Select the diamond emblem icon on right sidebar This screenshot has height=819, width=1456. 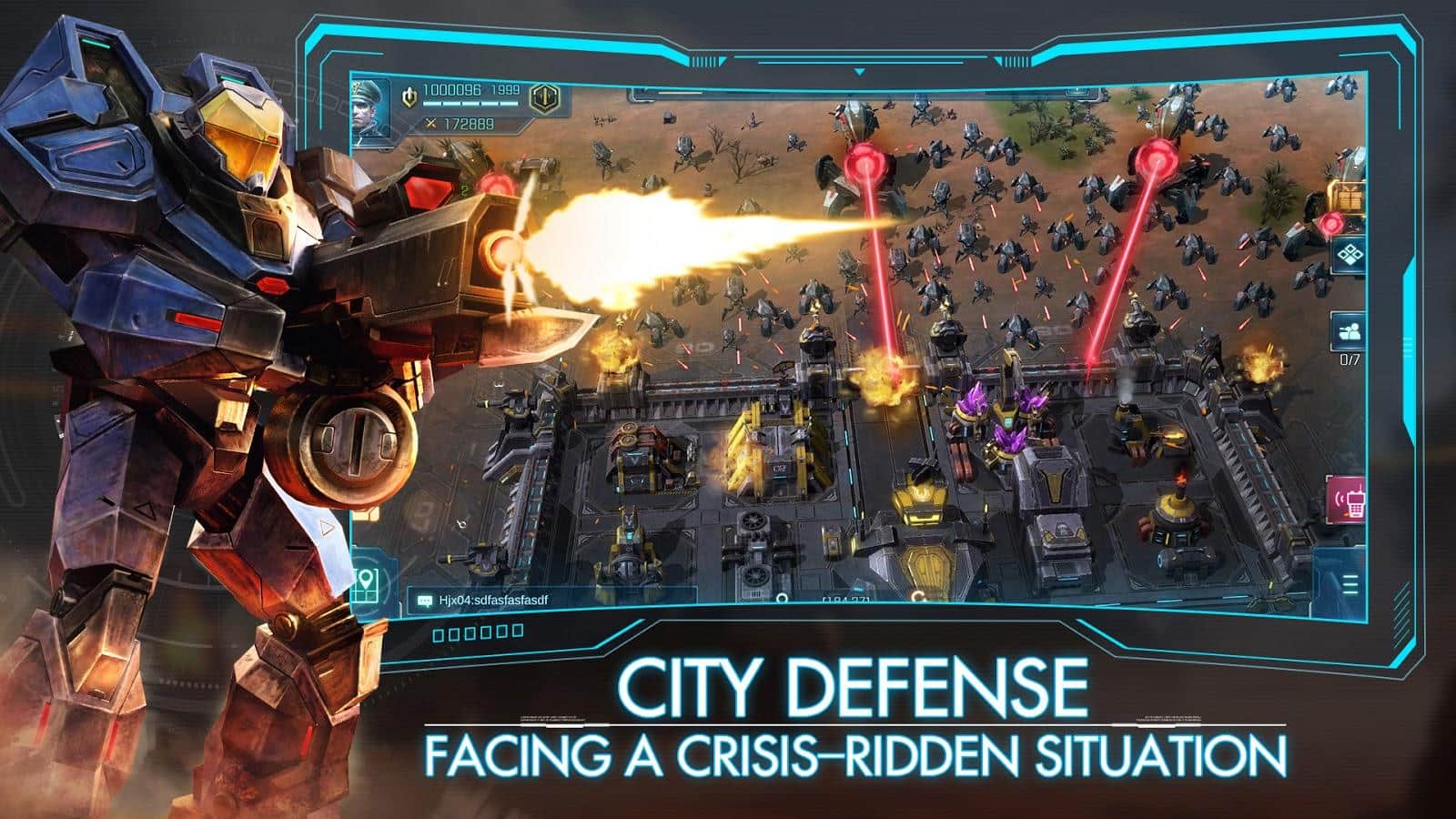1350,255
